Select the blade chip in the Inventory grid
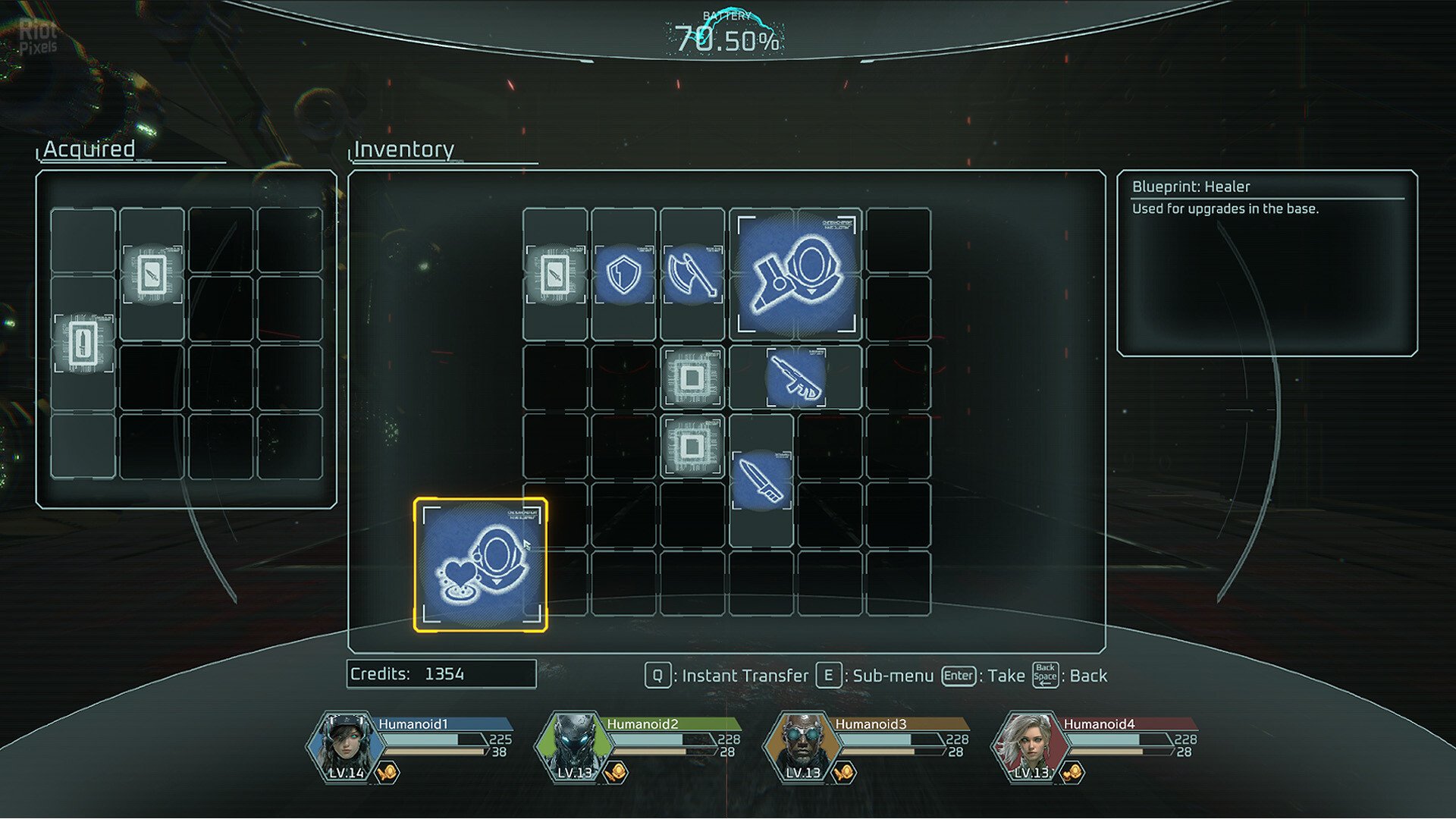 pyautogui.click(x=555, y=274)
